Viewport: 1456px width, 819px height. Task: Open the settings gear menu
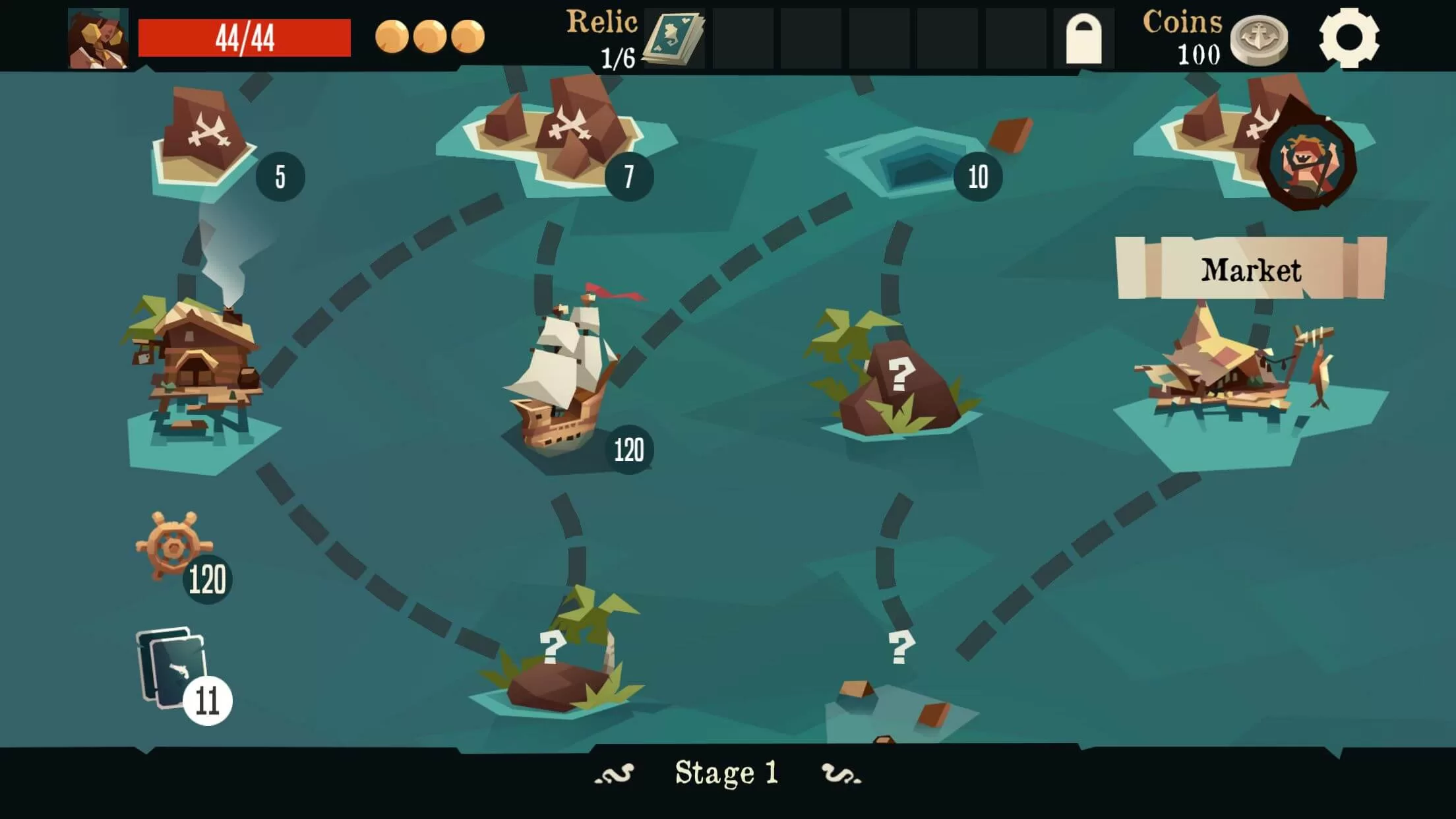1349,38
